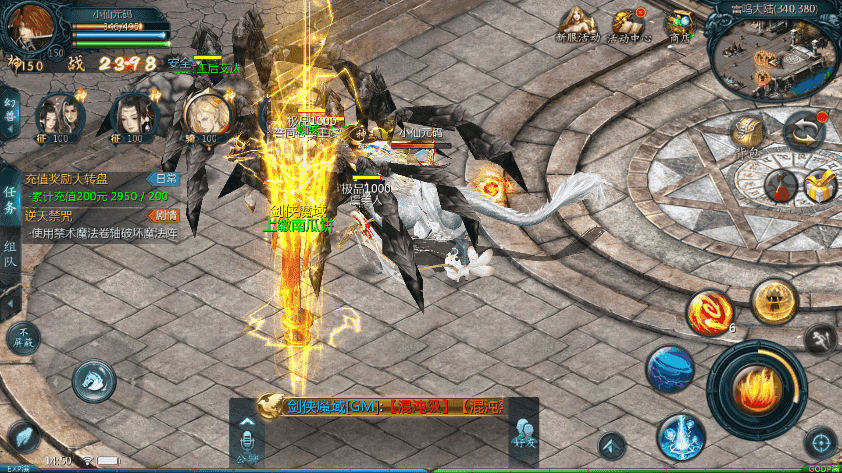Image resolution: width=842 pixels, height=473 pixels.
Task: Switch to the 任务 quest tab
Action: pyautogui.click(x=10, y=199)
